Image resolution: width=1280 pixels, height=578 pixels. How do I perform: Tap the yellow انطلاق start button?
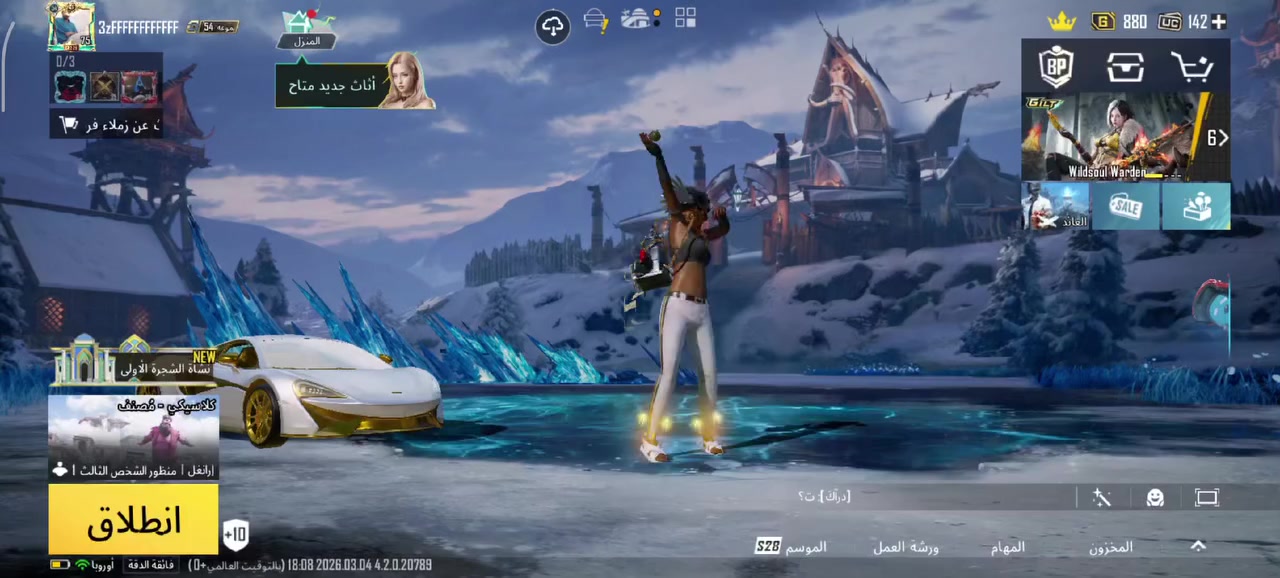(x=133, y=519)
